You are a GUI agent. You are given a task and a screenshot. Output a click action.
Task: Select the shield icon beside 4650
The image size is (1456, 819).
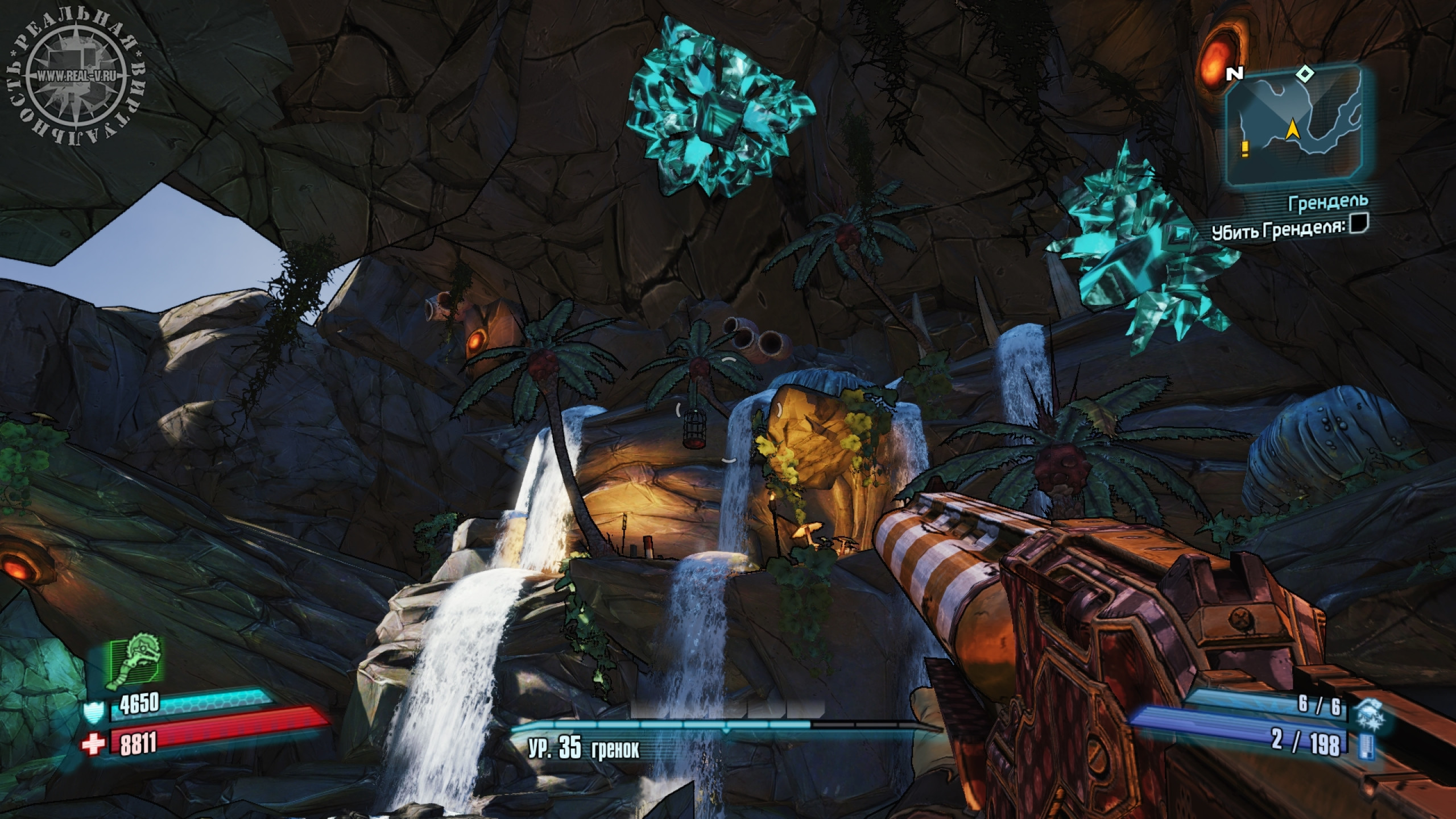coord(93,710)
